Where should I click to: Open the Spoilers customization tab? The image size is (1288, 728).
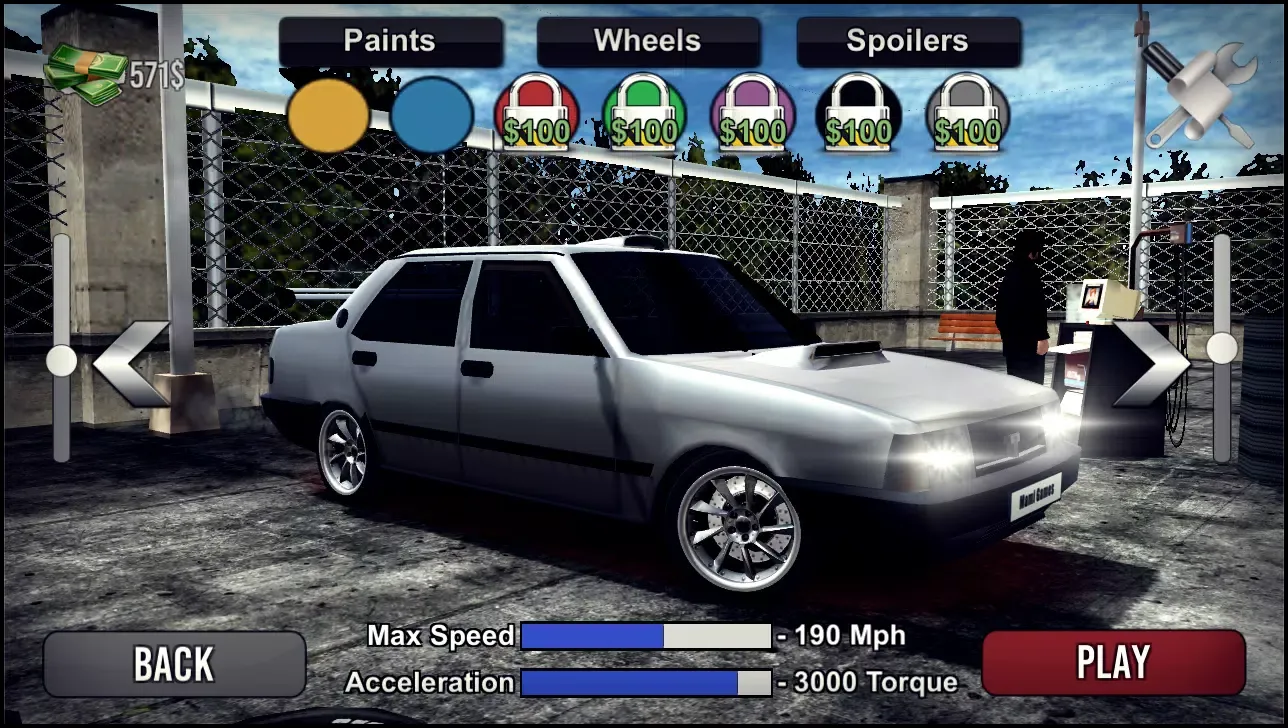tap(906, 41)
